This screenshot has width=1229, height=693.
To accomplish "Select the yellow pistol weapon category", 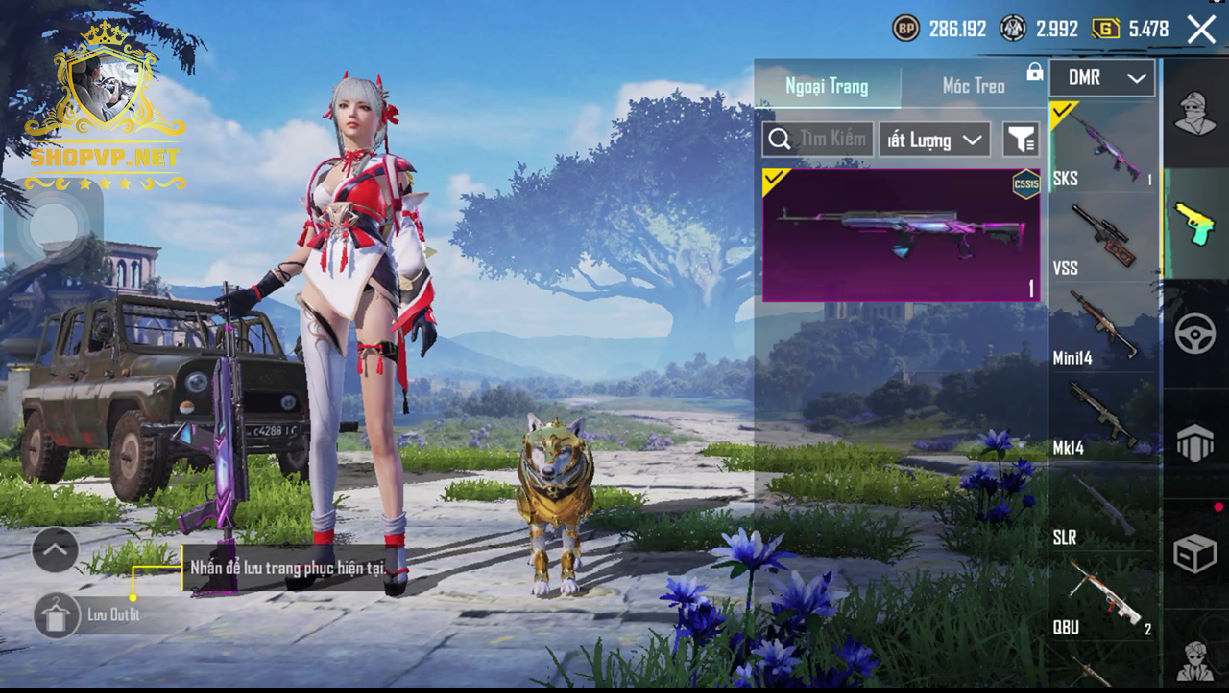I will pos(1195,223).
